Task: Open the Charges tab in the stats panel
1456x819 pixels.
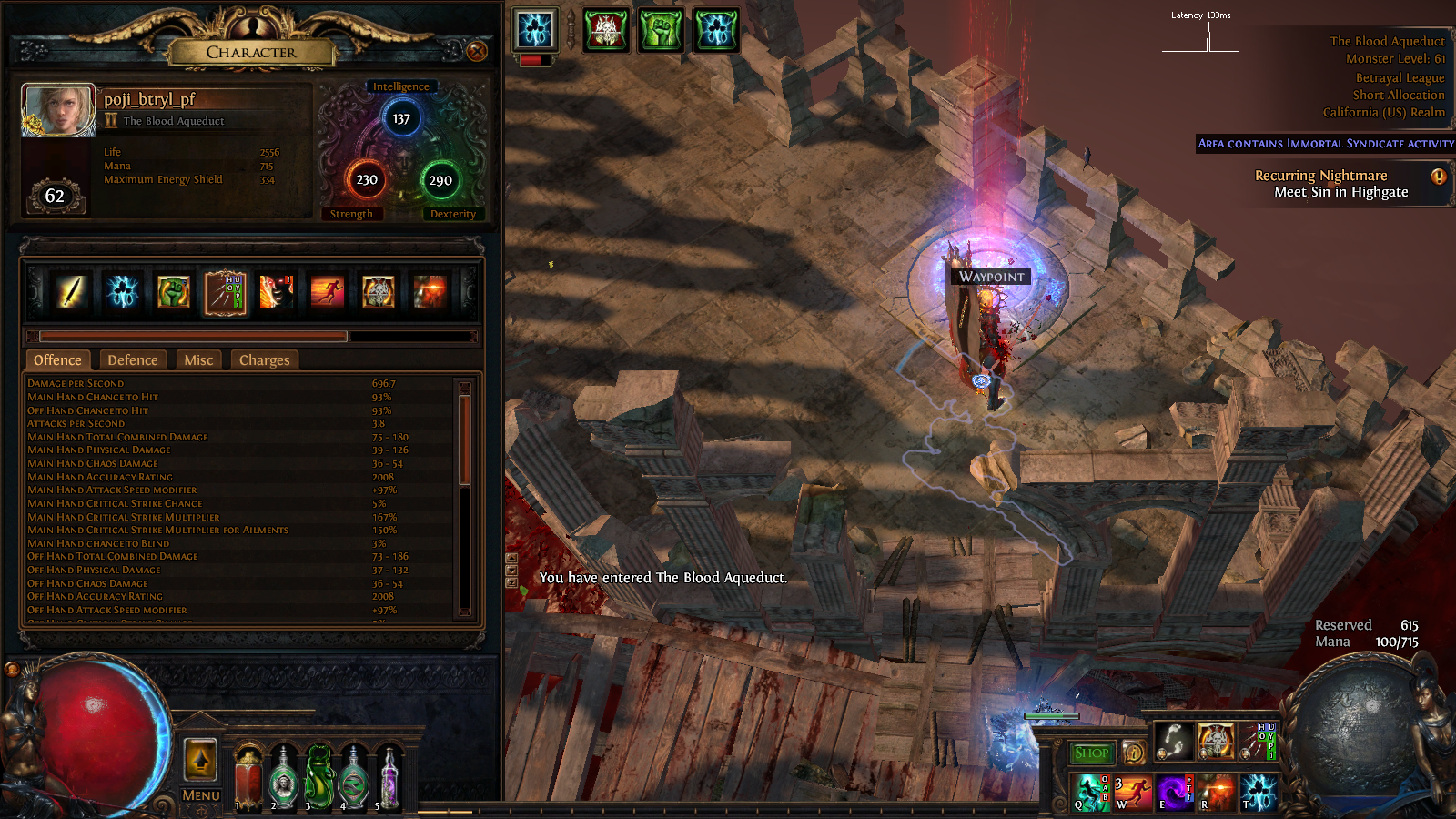Action: (x=264, y=360)
